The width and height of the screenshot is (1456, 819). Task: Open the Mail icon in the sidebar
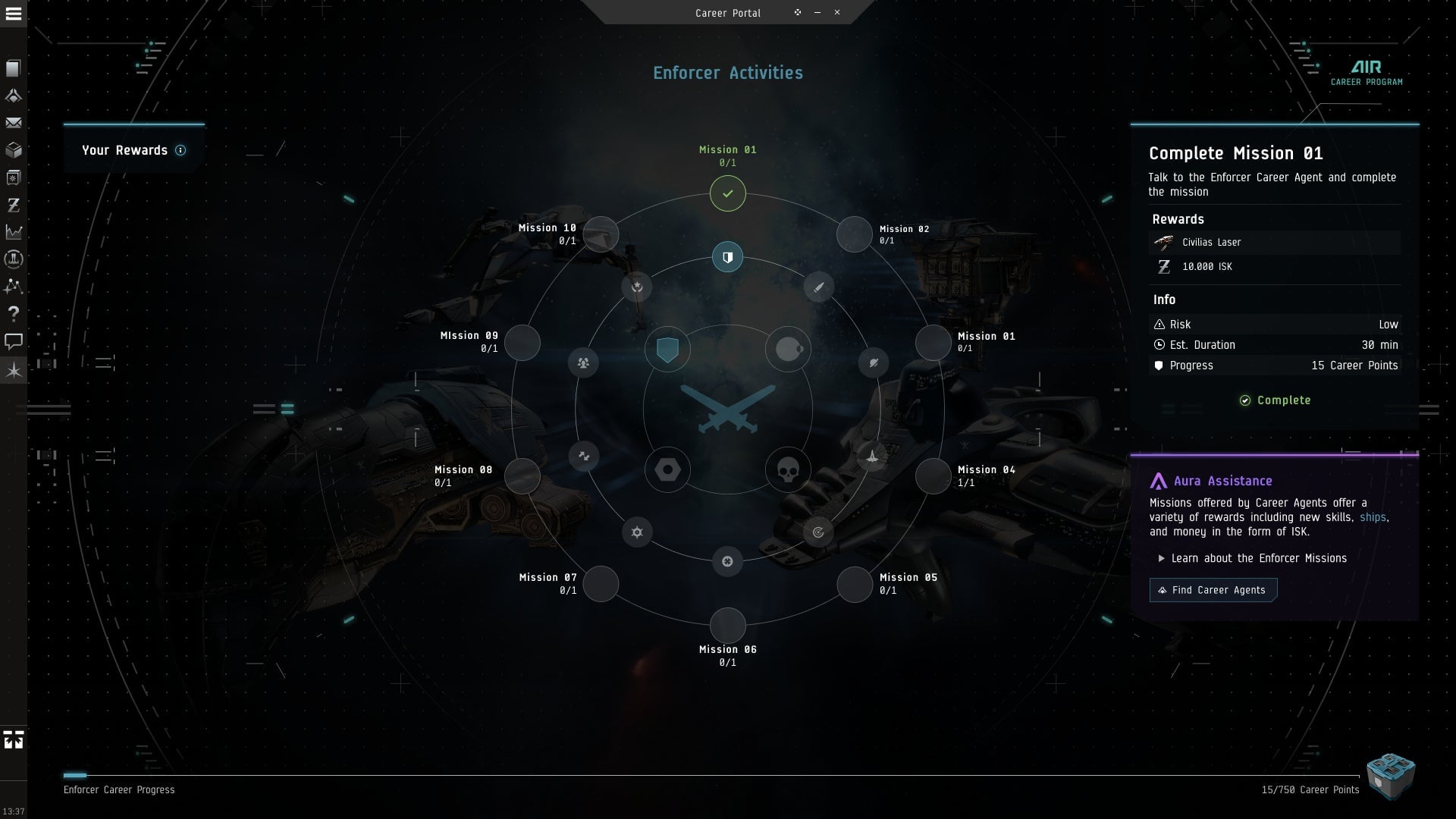[12, 123]
